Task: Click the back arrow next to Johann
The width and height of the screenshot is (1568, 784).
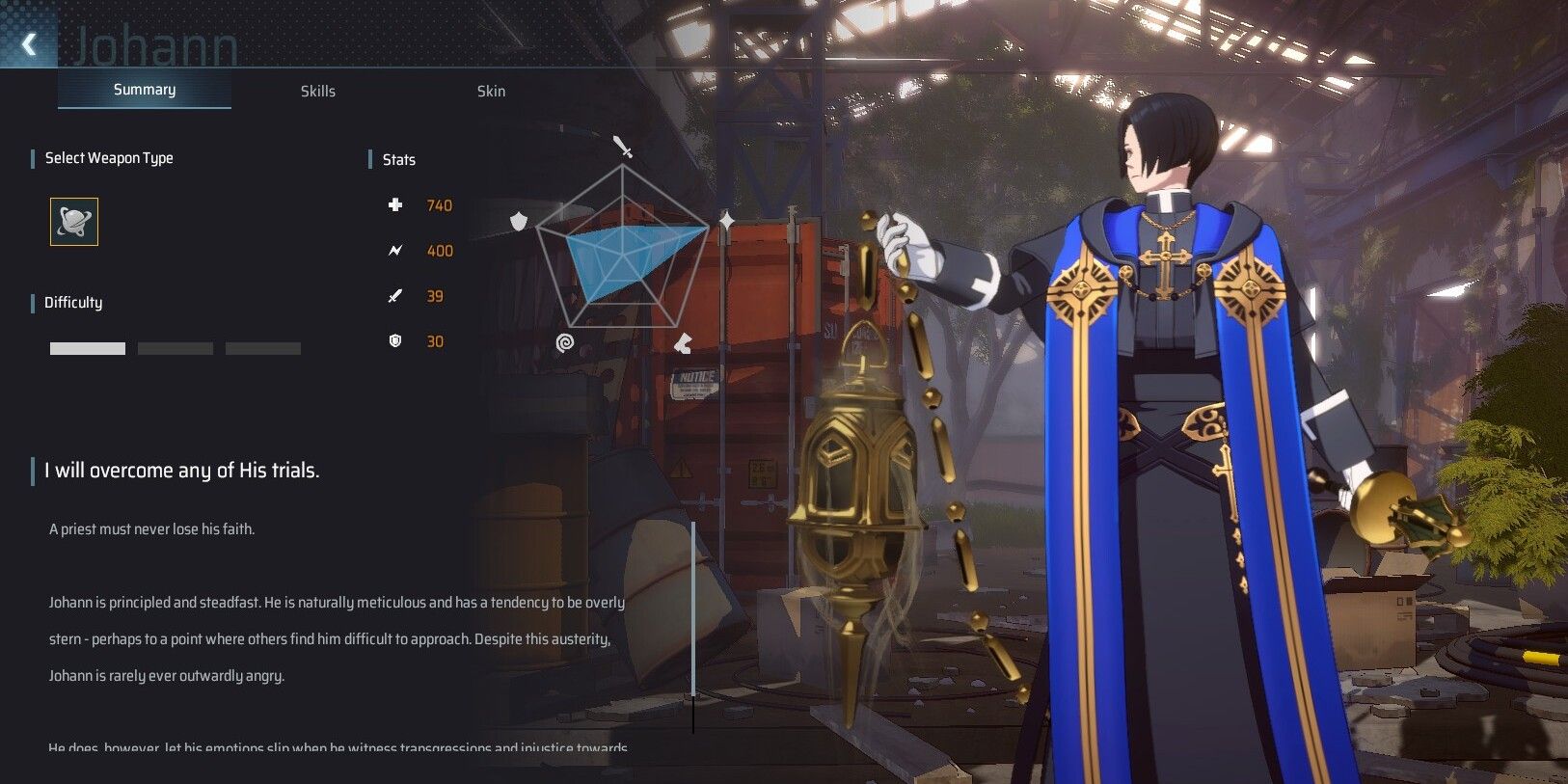Action: pos(27,43)
